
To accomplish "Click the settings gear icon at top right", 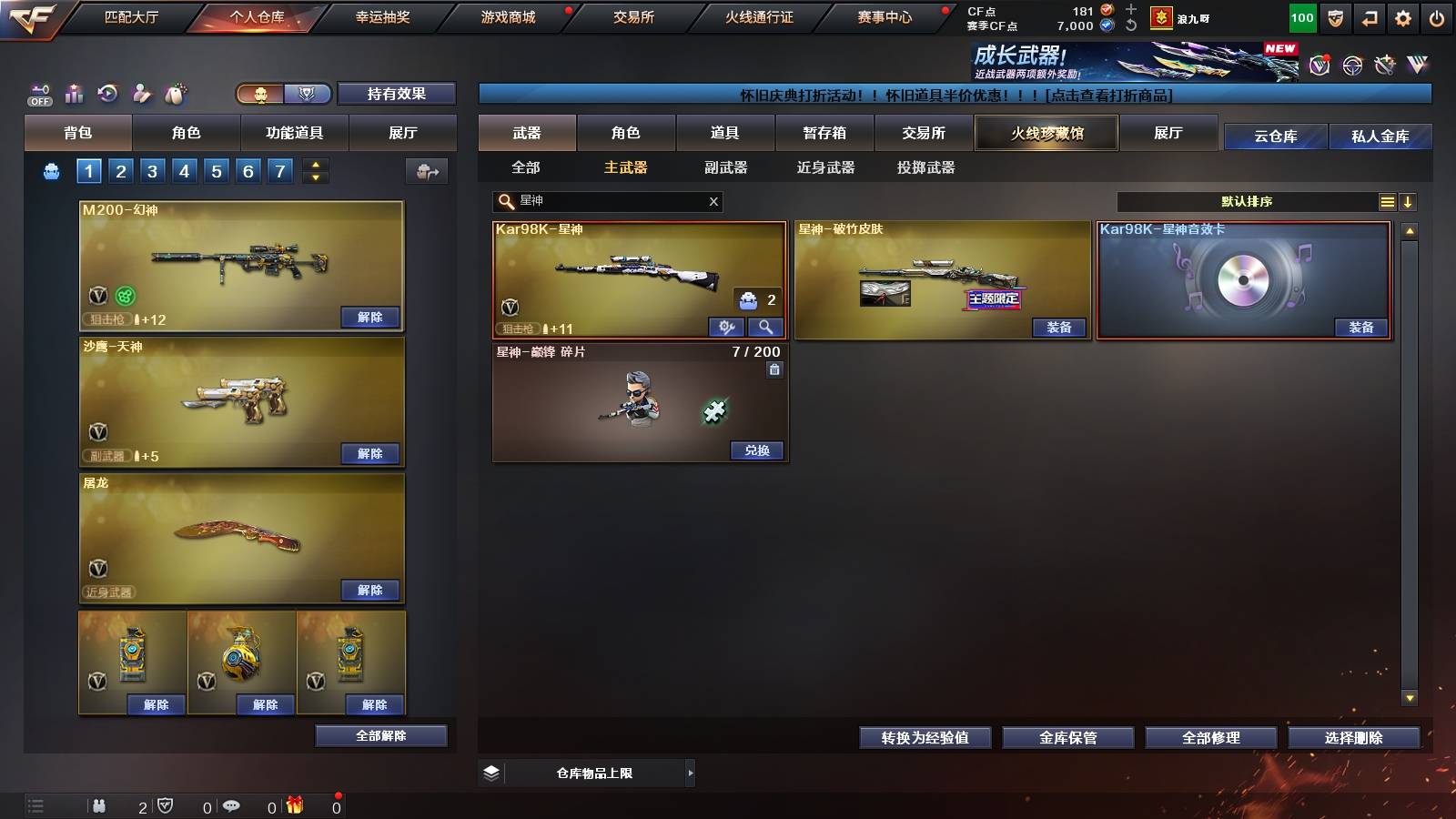I will pos(1403,16).
